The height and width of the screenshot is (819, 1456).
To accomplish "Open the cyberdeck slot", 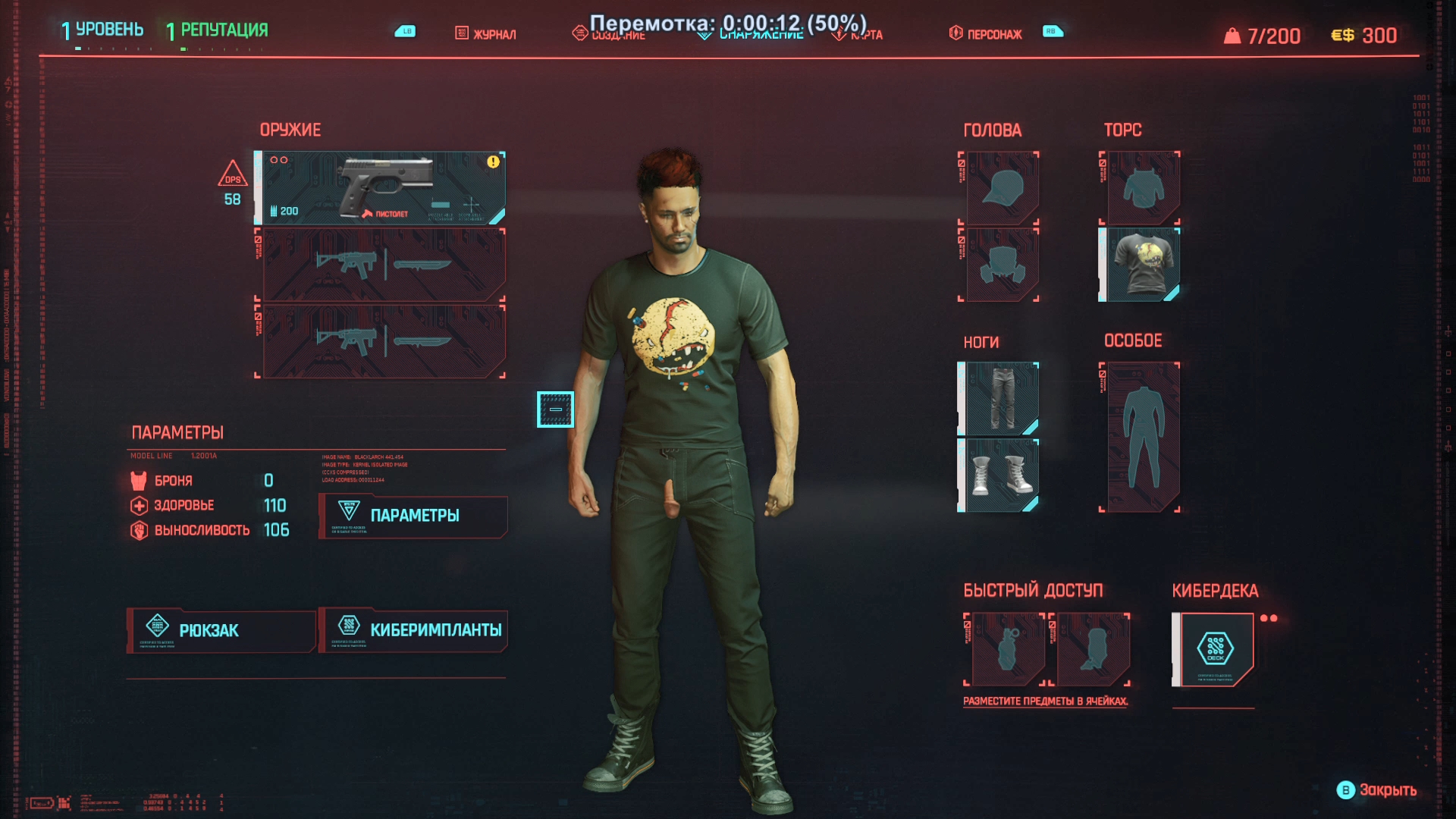I will point(1215,650).
